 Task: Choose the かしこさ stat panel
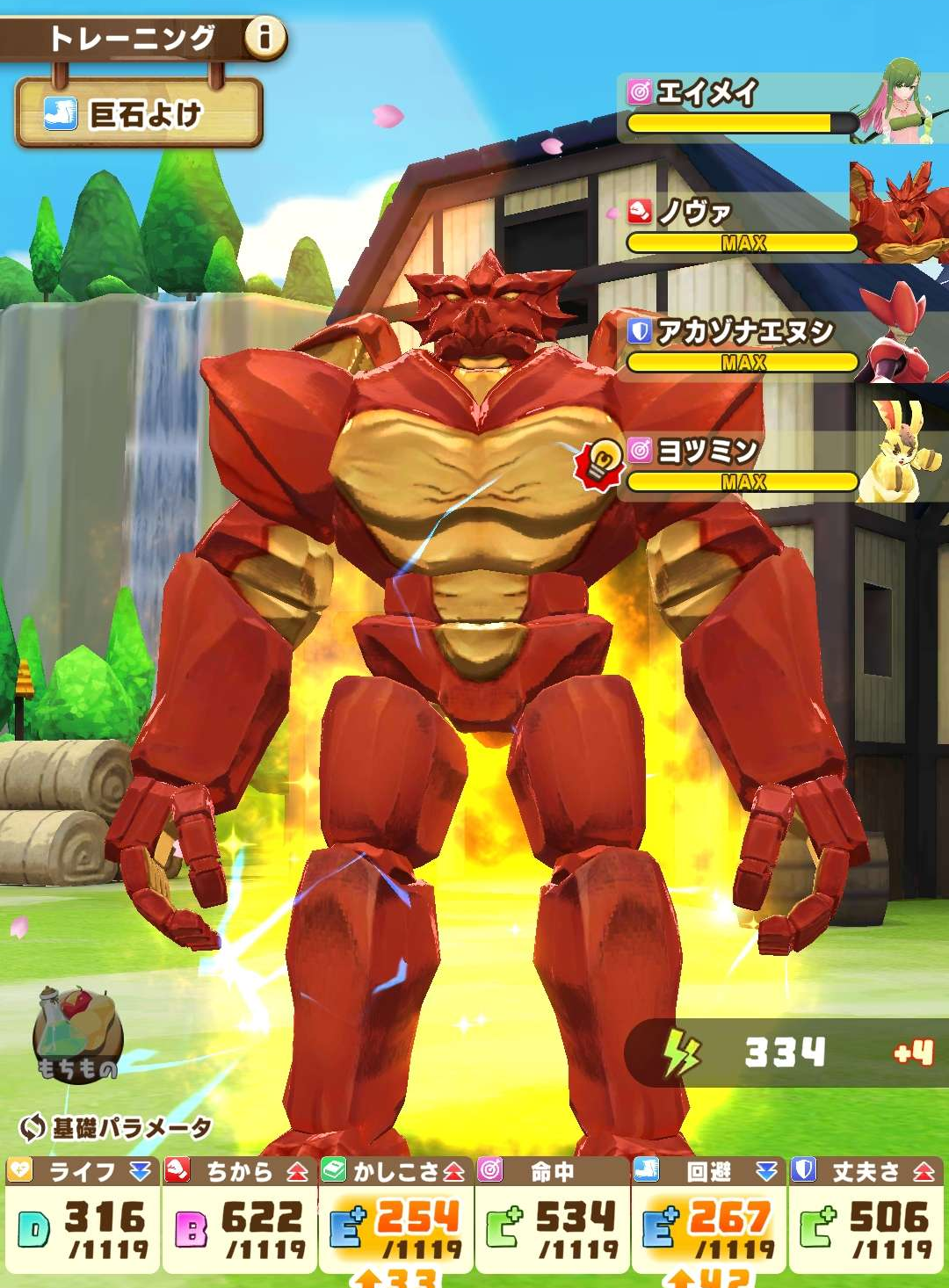tap(395, 1216)
